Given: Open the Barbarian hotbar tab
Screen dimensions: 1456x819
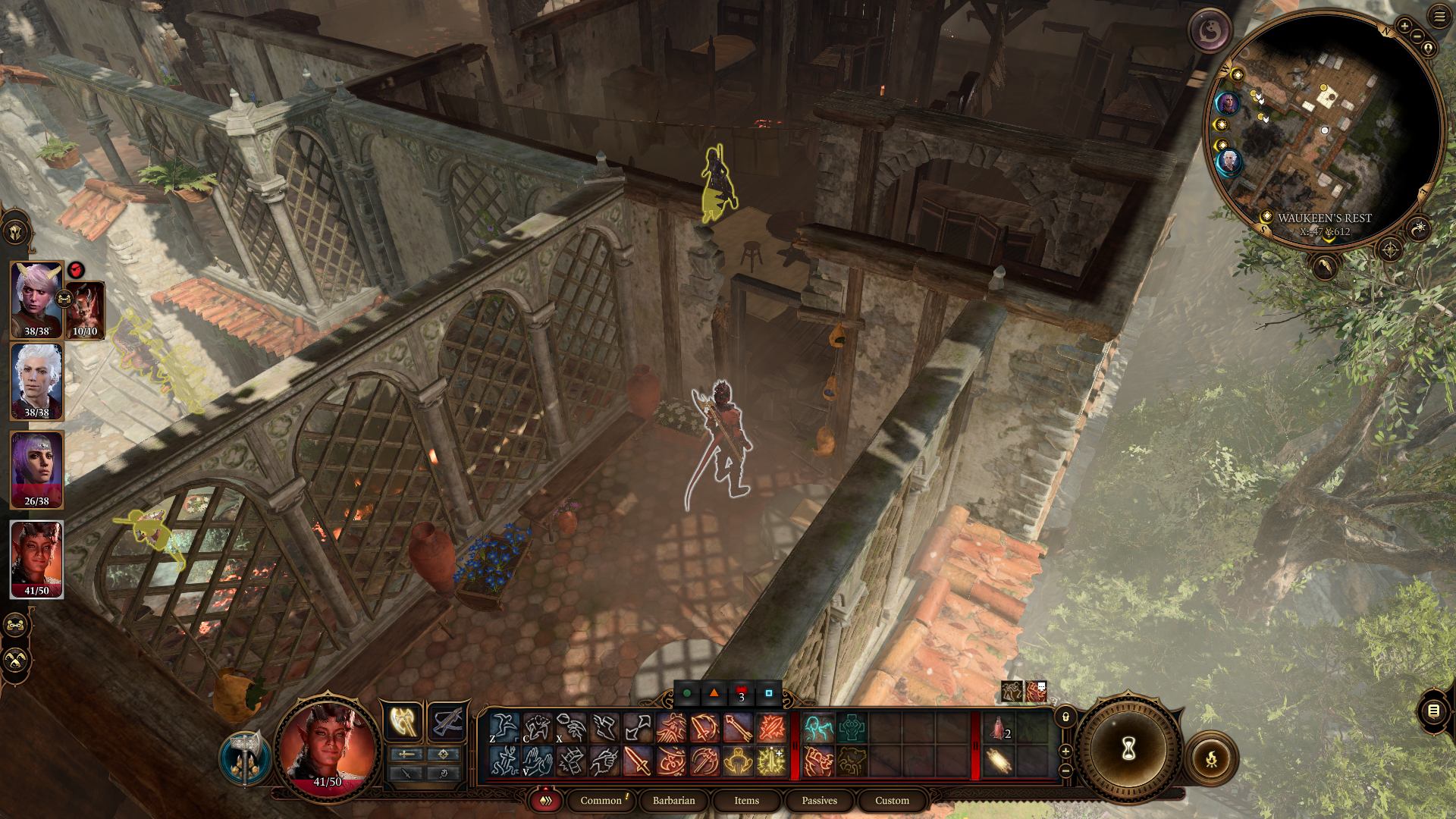Looking at the screenshot, I should coord(673,800).
